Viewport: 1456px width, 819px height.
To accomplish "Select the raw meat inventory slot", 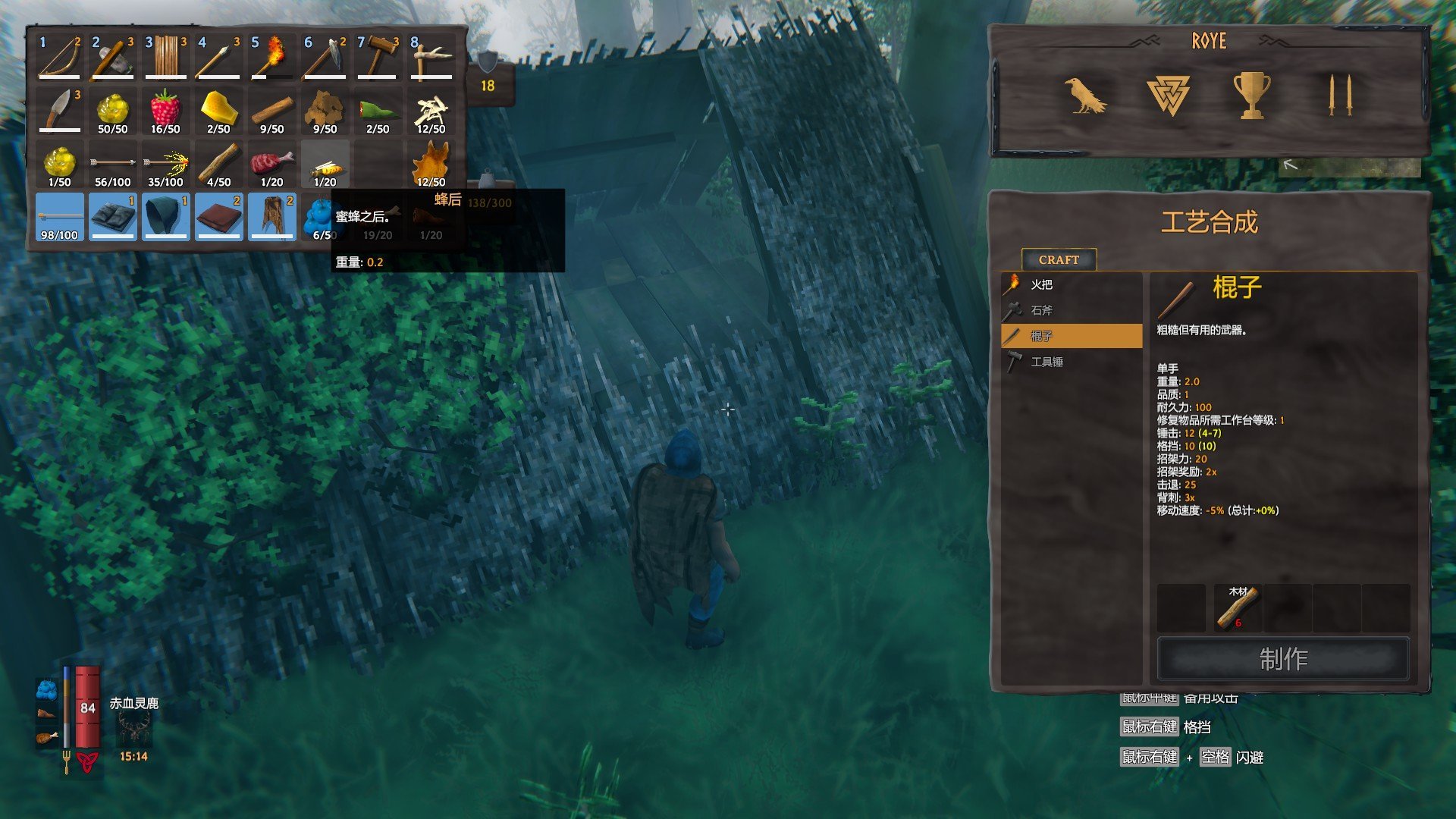I will (x=272, y=164).
